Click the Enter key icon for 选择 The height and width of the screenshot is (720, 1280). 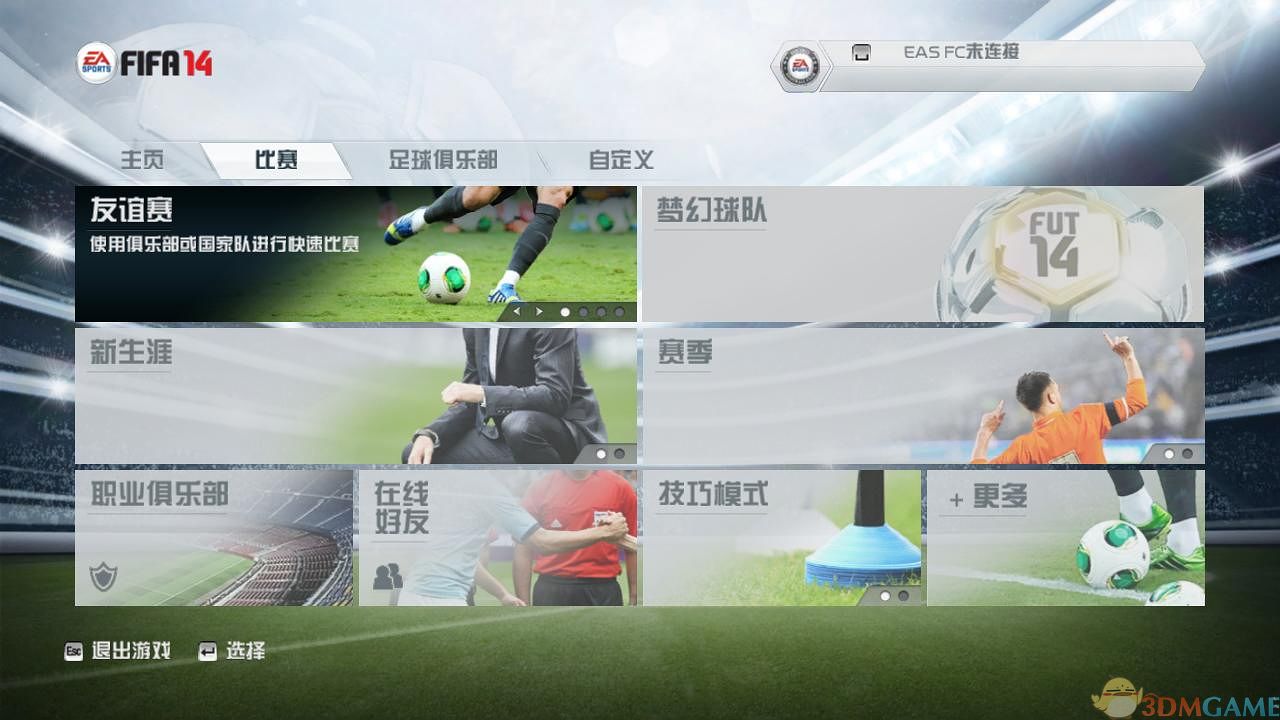pyautogui.click(x=208, y=650)
